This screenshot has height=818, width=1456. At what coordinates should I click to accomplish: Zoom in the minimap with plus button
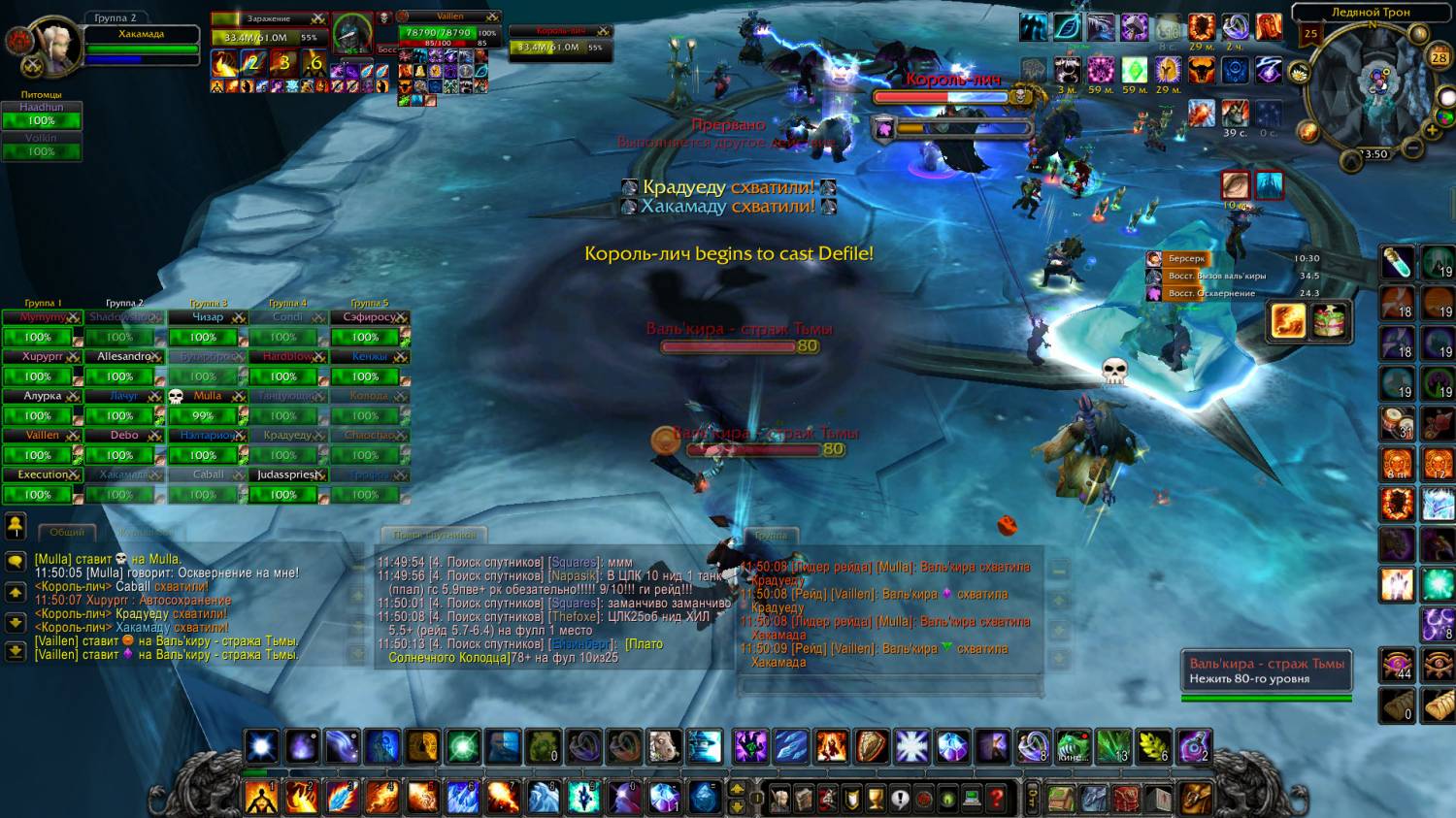tap(1431, 131)
